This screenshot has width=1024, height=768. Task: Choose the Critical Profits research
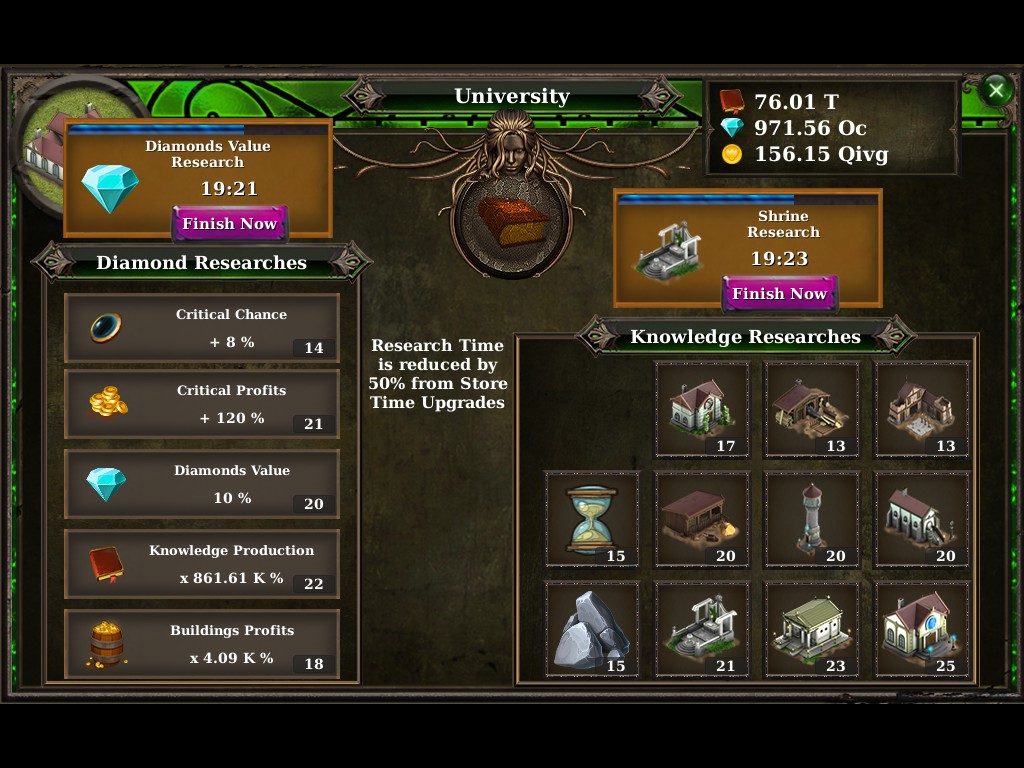point(202,404)
